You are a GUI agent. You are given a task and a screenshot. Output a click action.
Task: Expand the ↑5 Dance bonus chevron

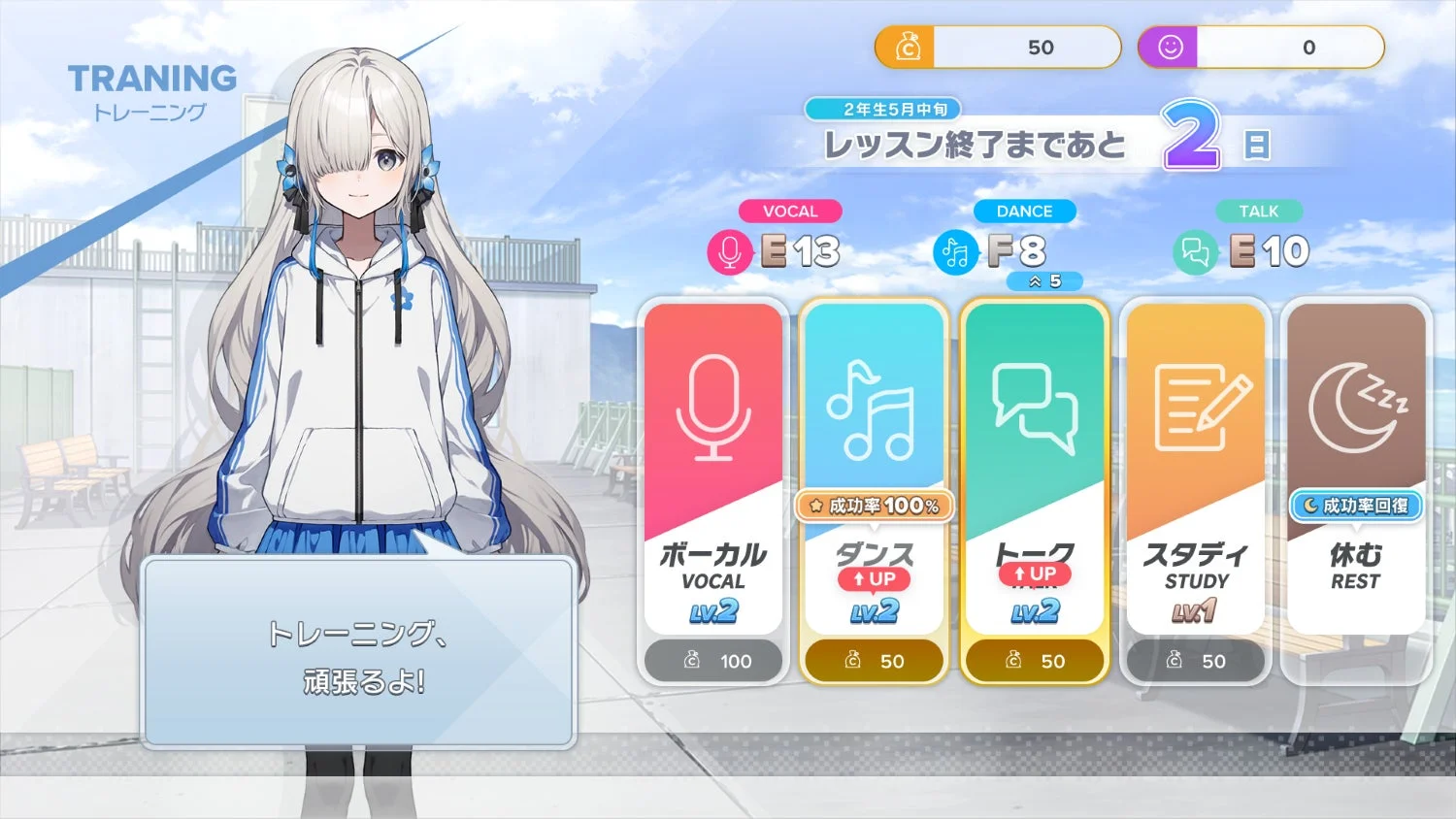coord(1045,281)
